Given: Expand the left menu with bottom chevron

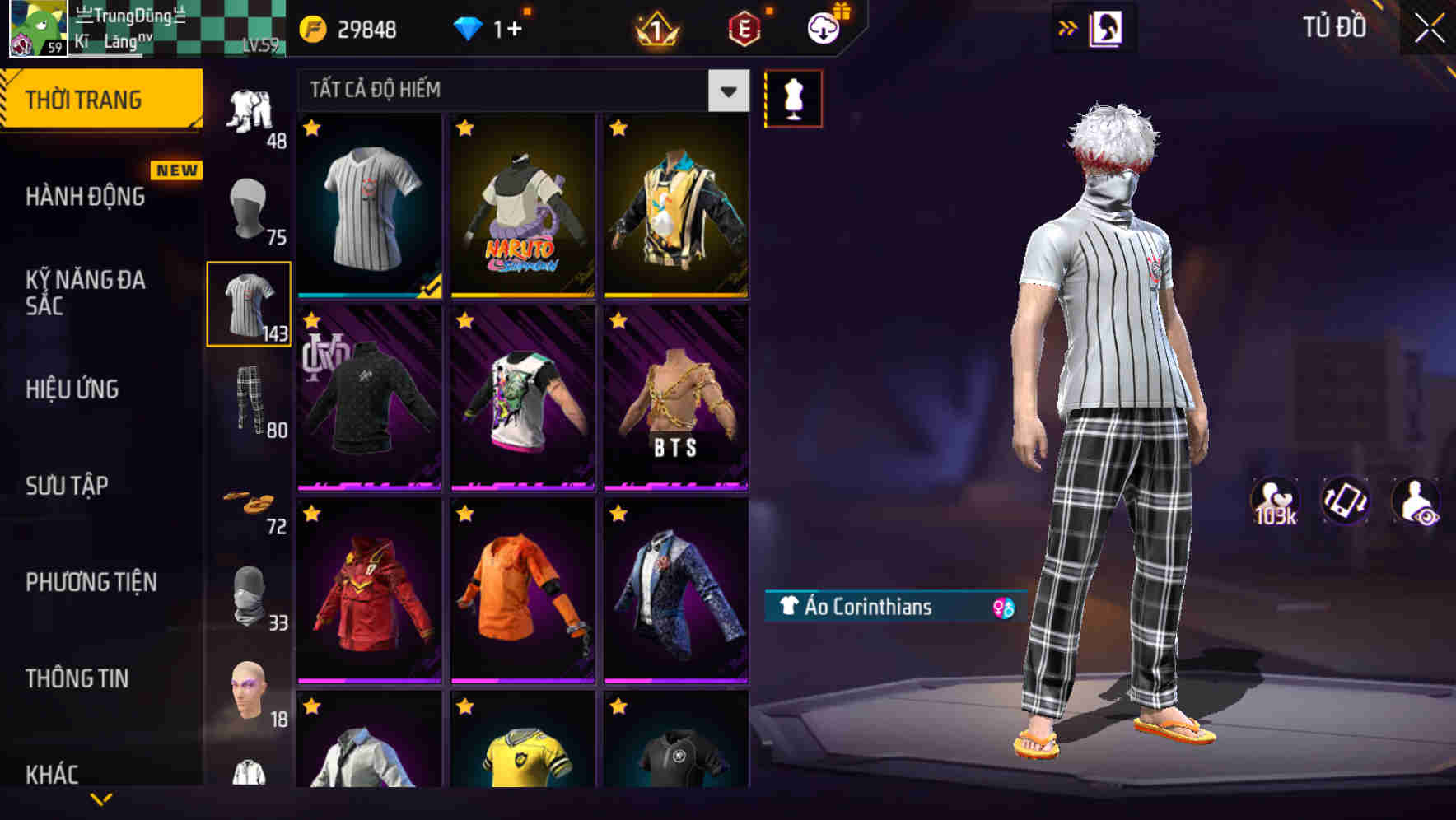Looking at the screenshot, I should point(101,799).
